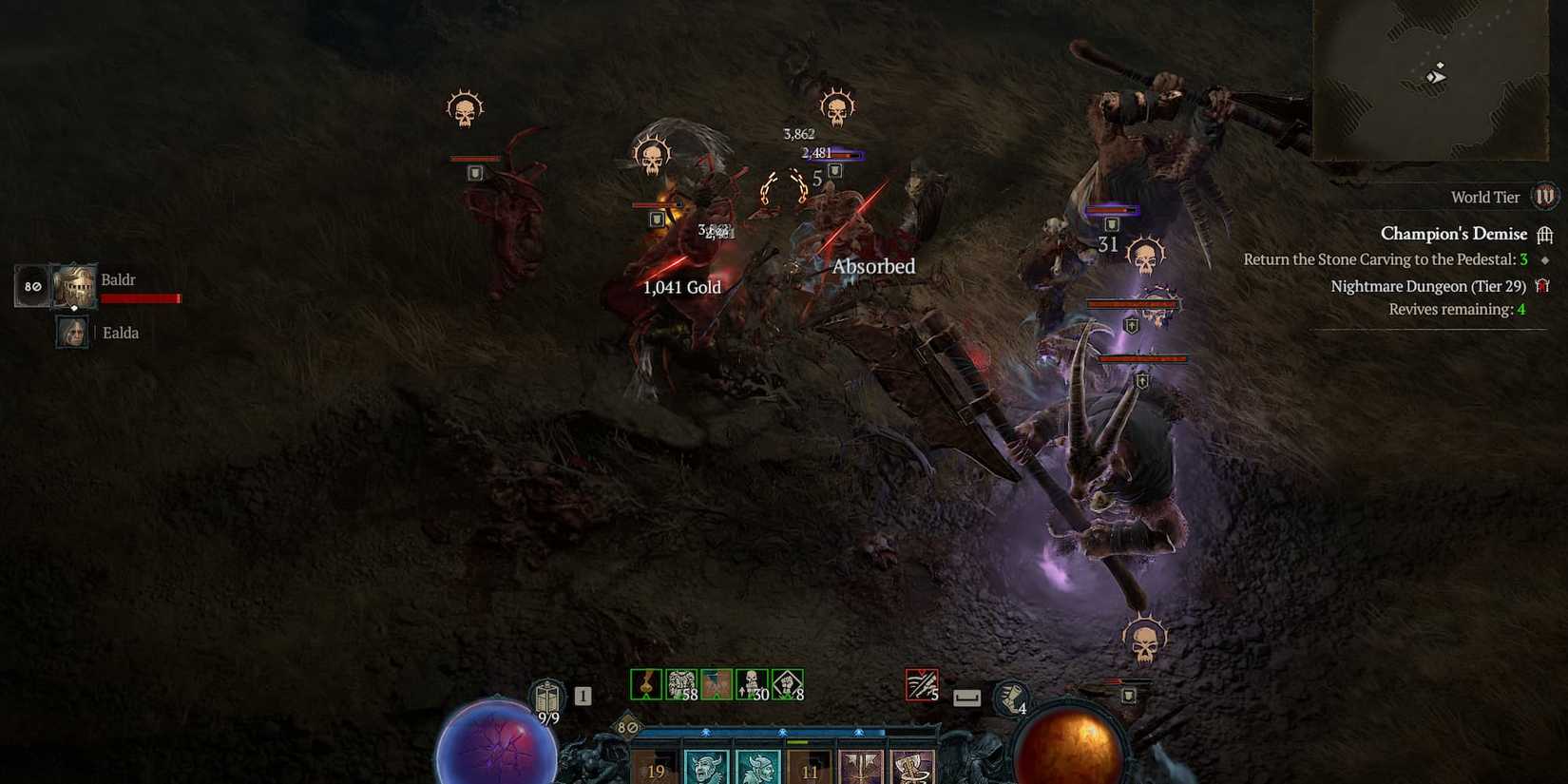Select Baldr's party portrait
The width and height of the screenshot is (1568, 784).
pyautogui.click(x=74, y=285)
